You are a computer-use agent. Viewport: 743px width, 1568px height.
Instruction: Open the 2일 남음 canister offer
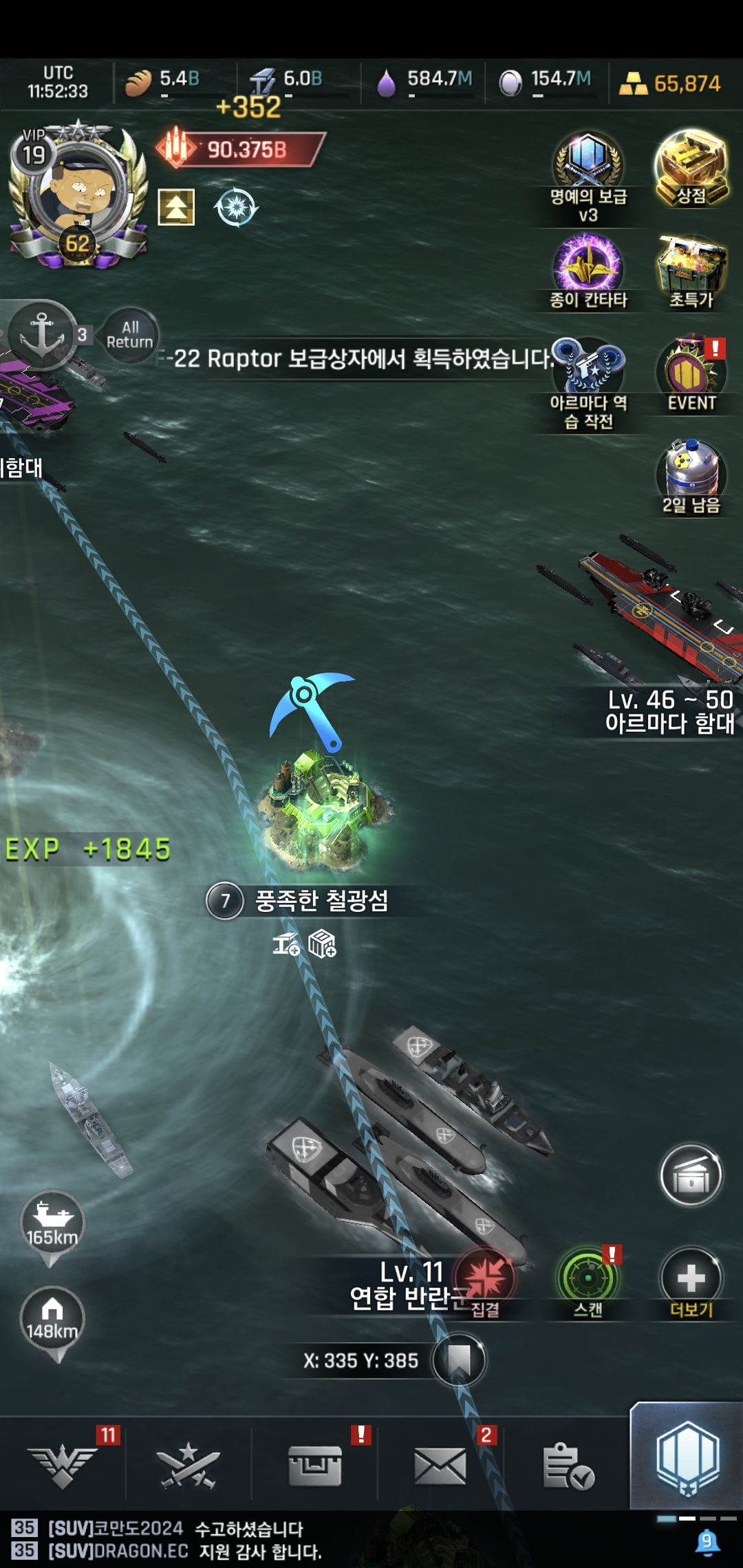click(x=690, y=475)
